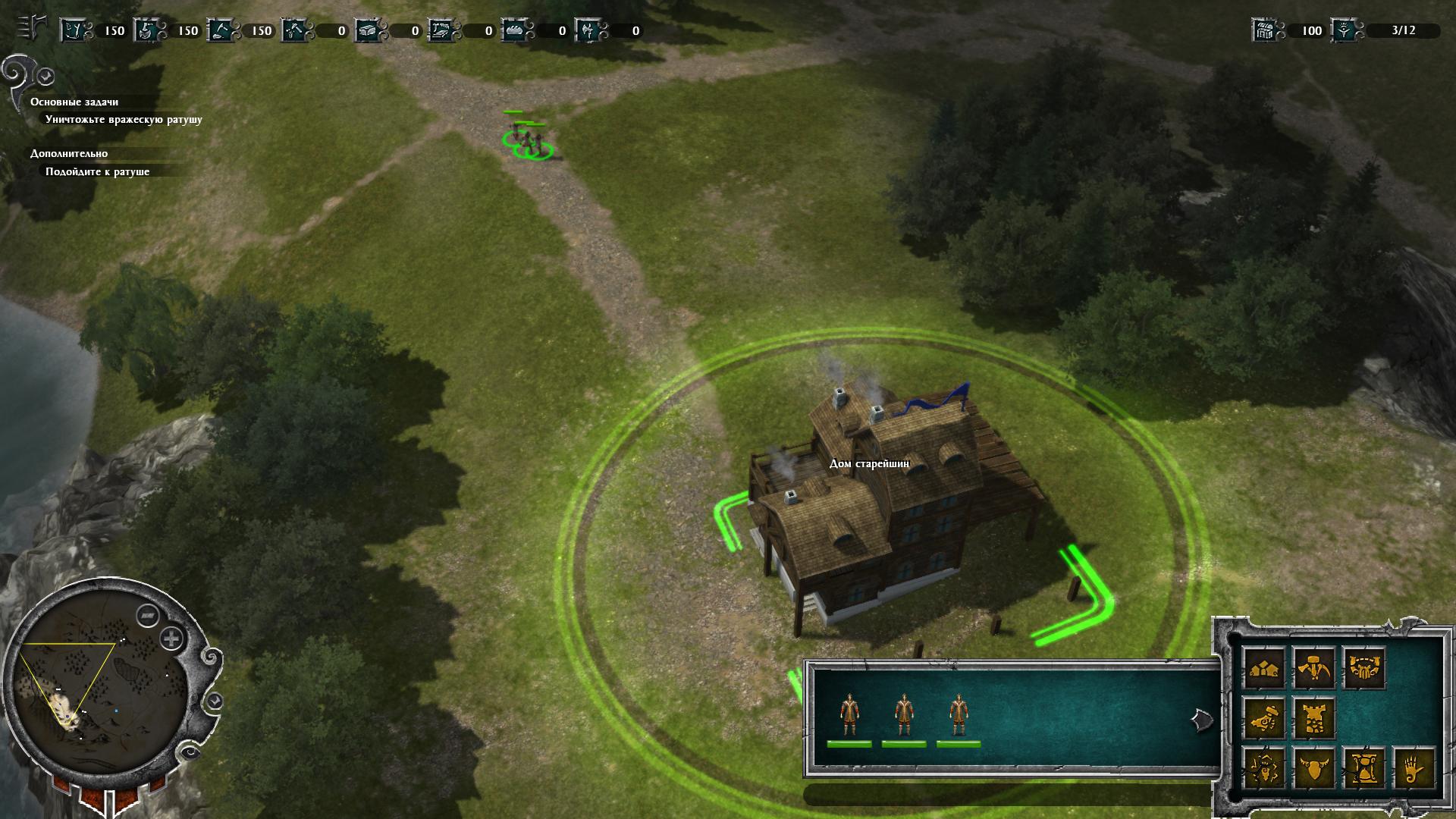Toggle the objectives checkmark button
This screenshot has height=819, width=1456.
tap(46, 76)
